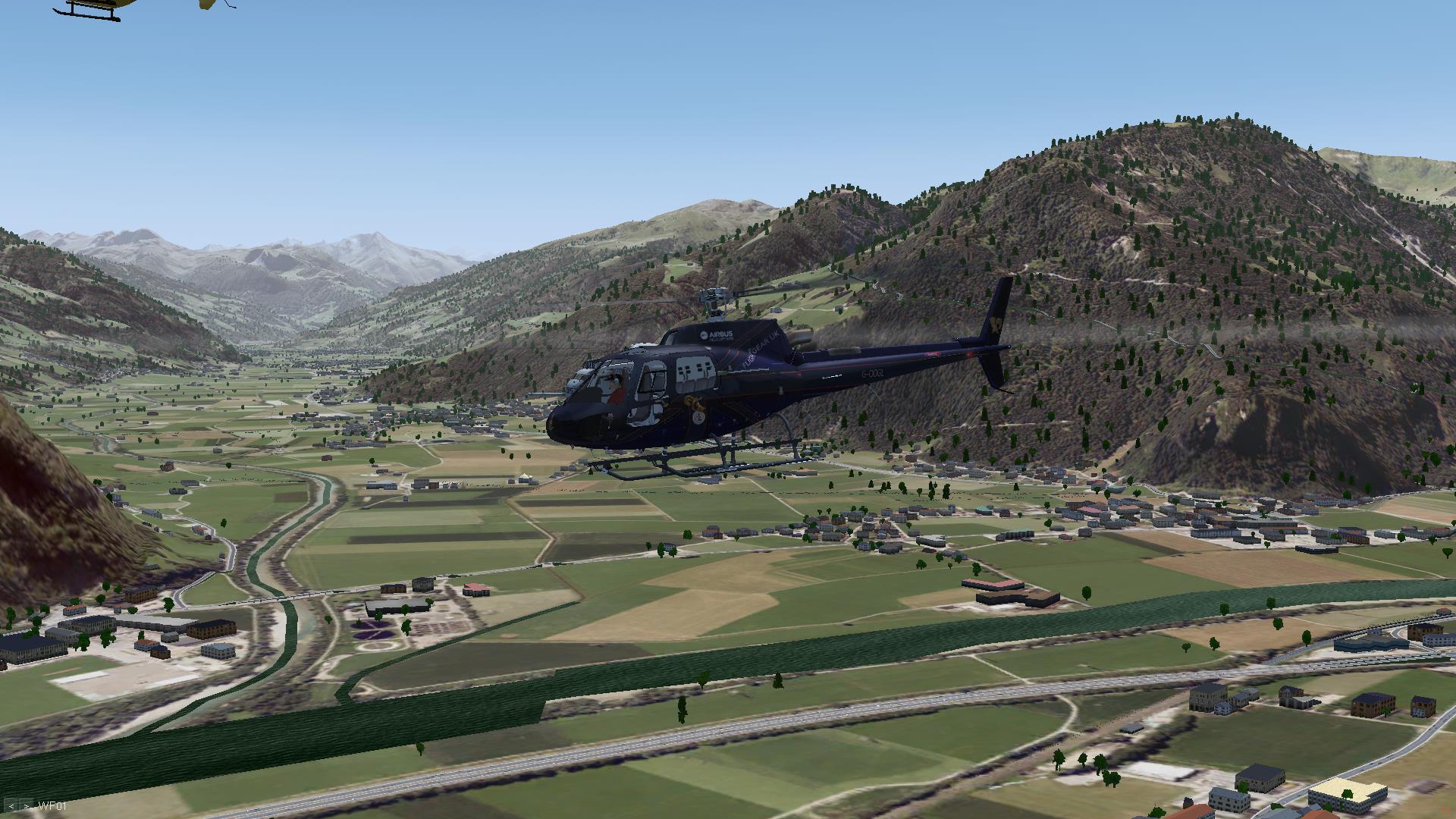Click the next target '>' arrow button
The height and width of the screenshot is (819, 1456).
(26, 806)
